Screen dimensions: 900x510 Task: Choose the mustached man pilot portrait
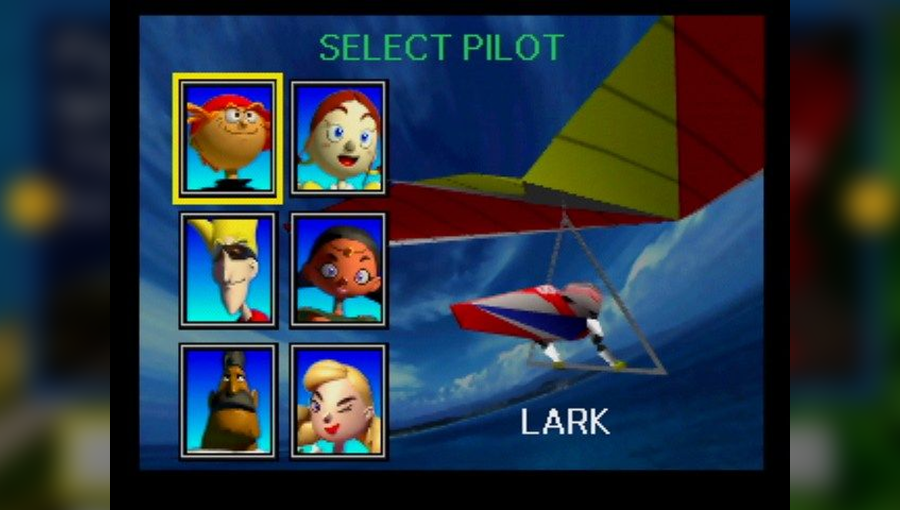pos(227,400)
